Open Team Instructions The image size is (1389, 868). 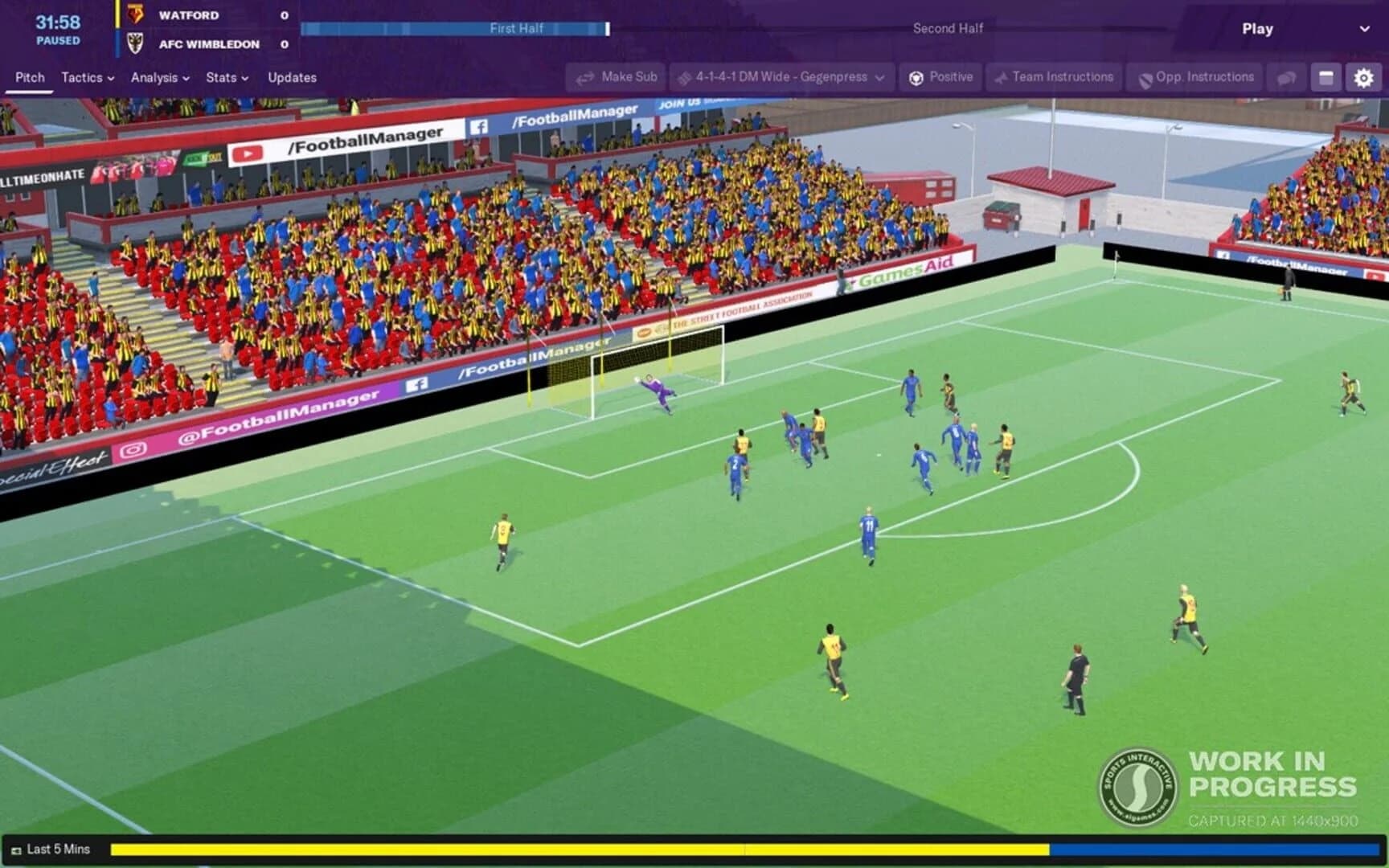click(1053, 77)
